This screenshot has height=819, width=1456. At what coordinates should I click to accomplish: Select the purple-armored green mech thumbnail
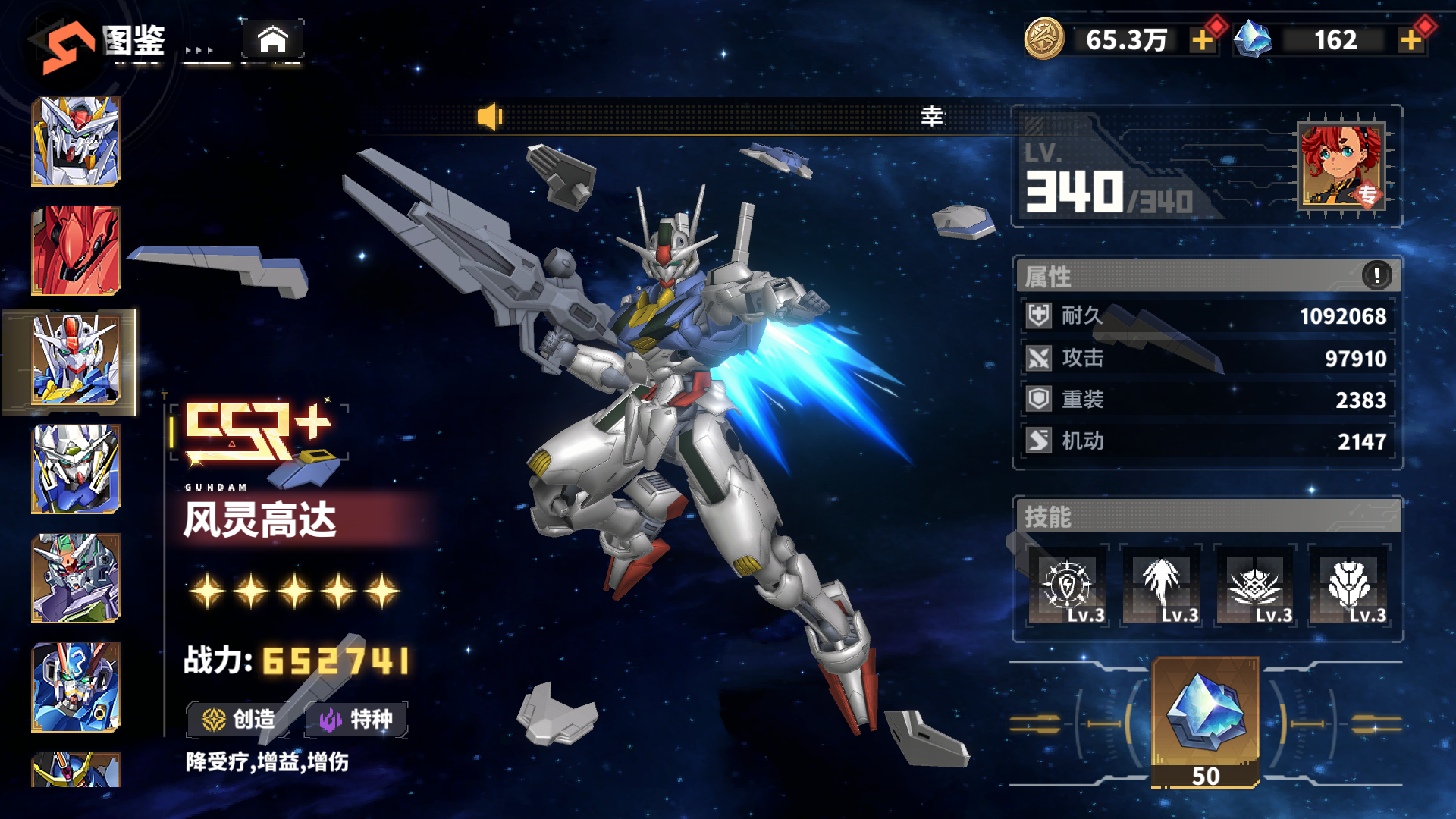coord(76,578)
